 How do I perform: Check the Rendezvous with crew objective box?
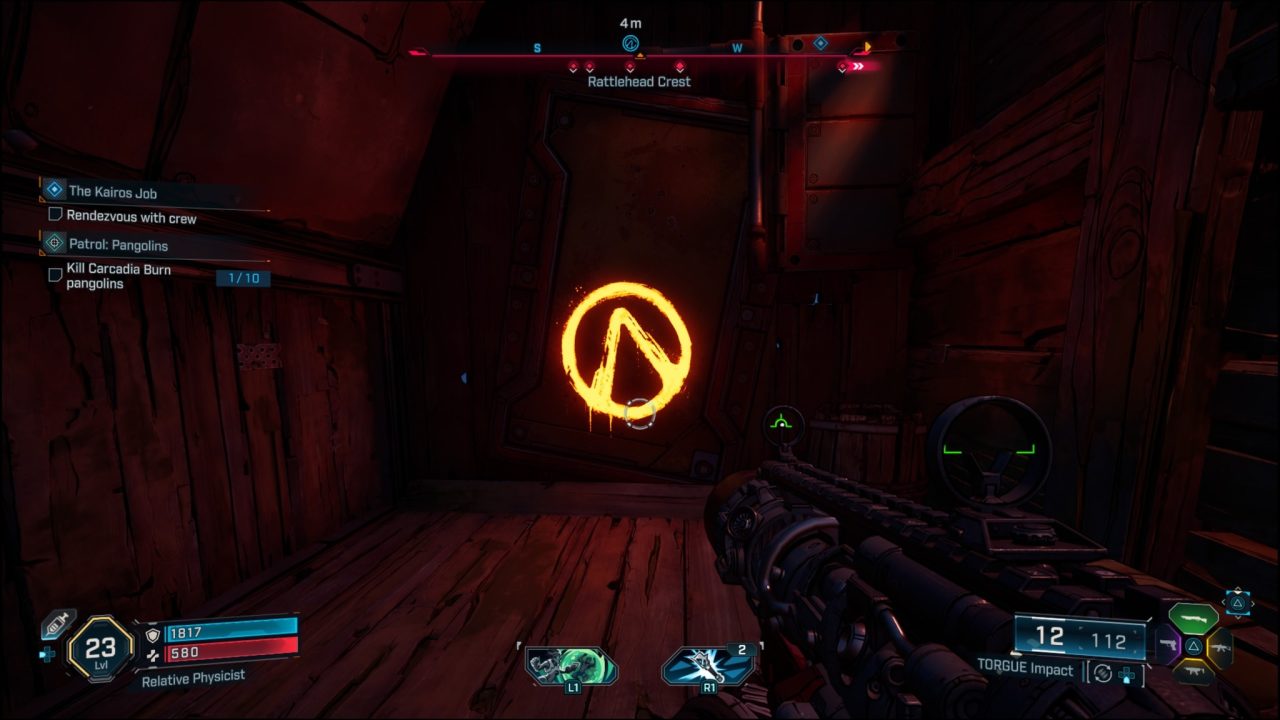[57, 212]
